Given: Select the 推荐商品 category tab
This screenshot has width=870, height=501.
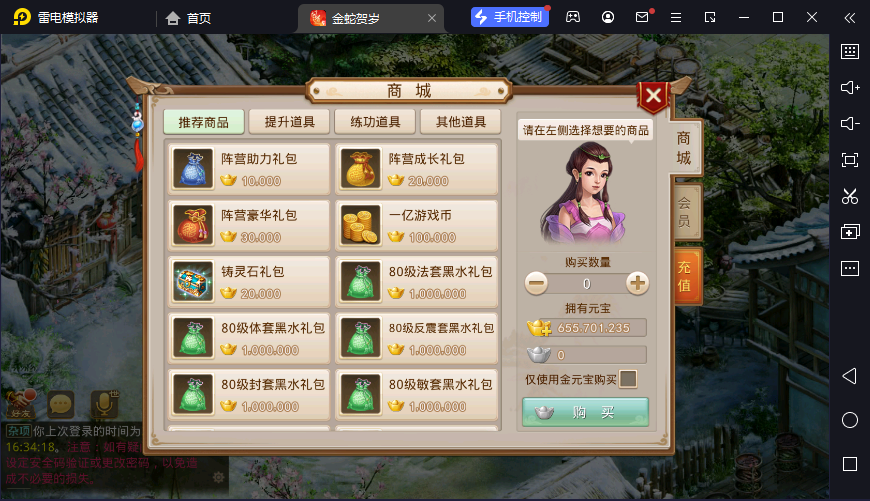Looking at the screenshot, I should (204, 122).
